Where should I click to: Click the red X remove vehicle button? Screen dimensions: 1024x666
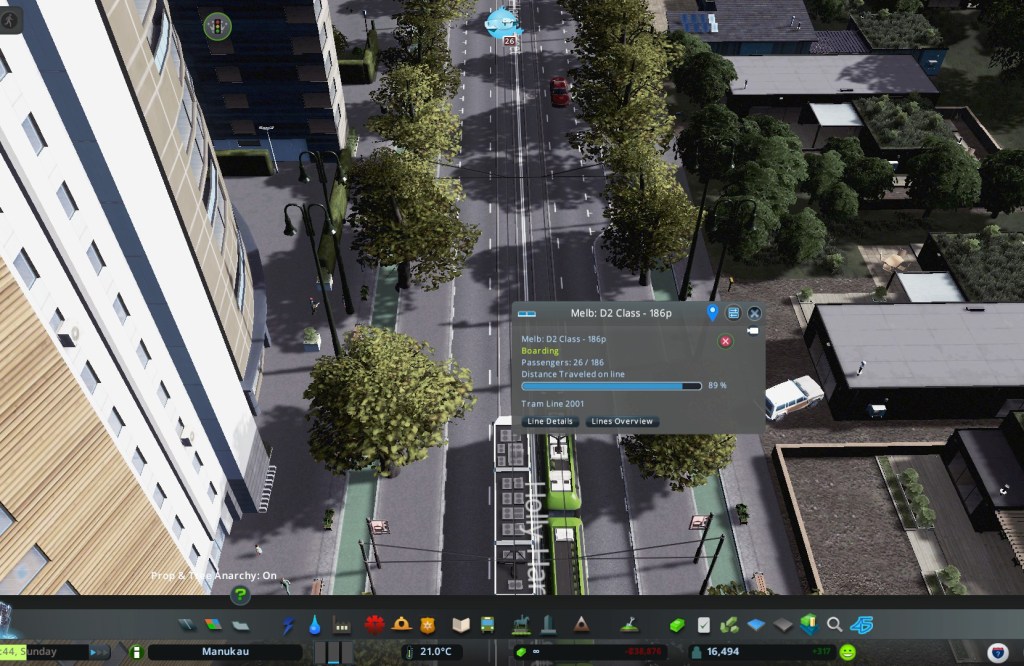coord(726,341)
